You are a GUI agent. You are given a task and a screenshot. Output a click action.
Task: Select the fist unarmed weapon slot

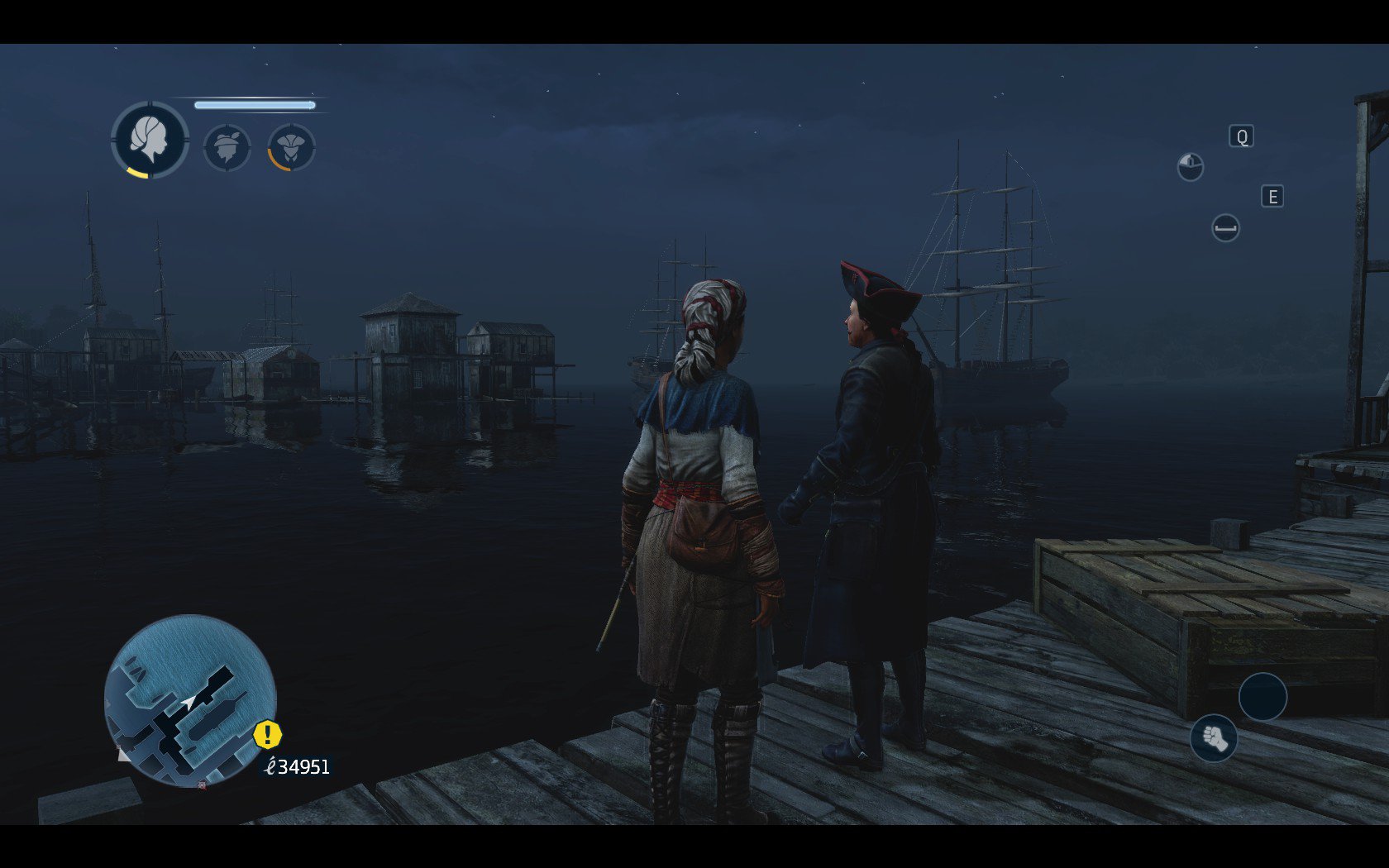coord(1214,737)
